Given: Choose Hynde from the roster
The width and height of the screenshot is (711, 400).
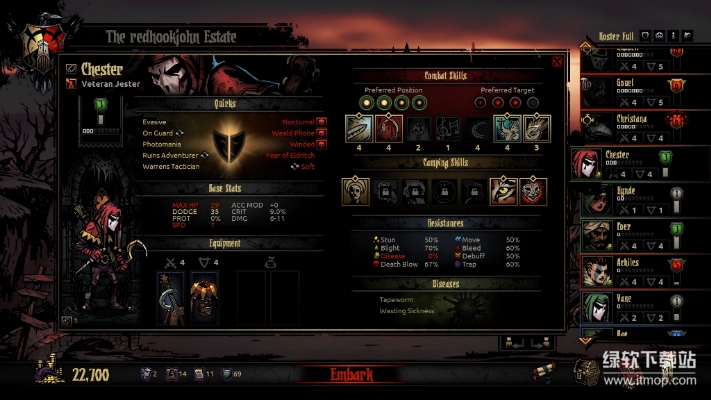Looking at the screenshot, I should (630, 199).
